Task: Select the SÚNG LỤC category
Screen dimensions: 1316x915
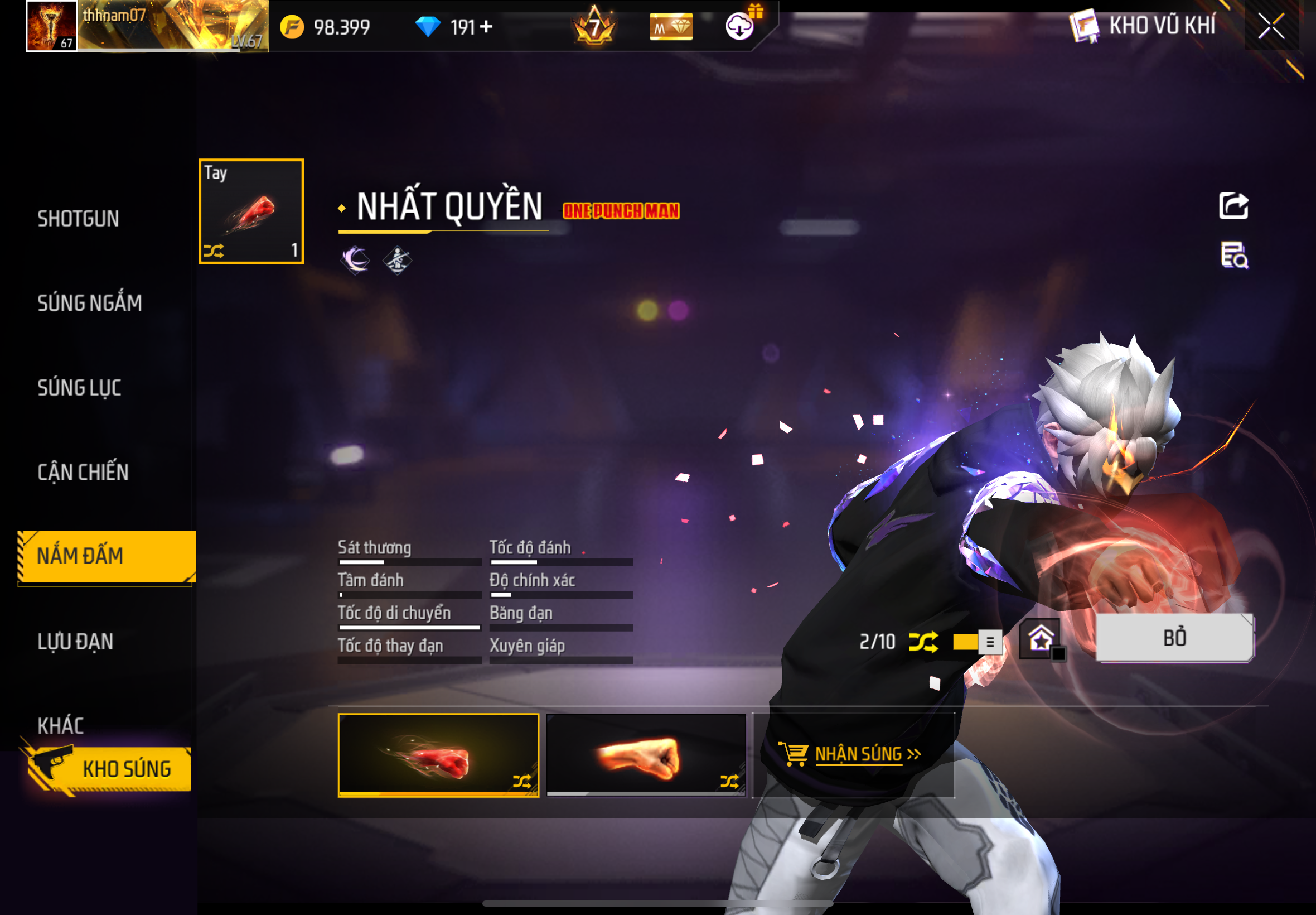Action: click(79, 388)
